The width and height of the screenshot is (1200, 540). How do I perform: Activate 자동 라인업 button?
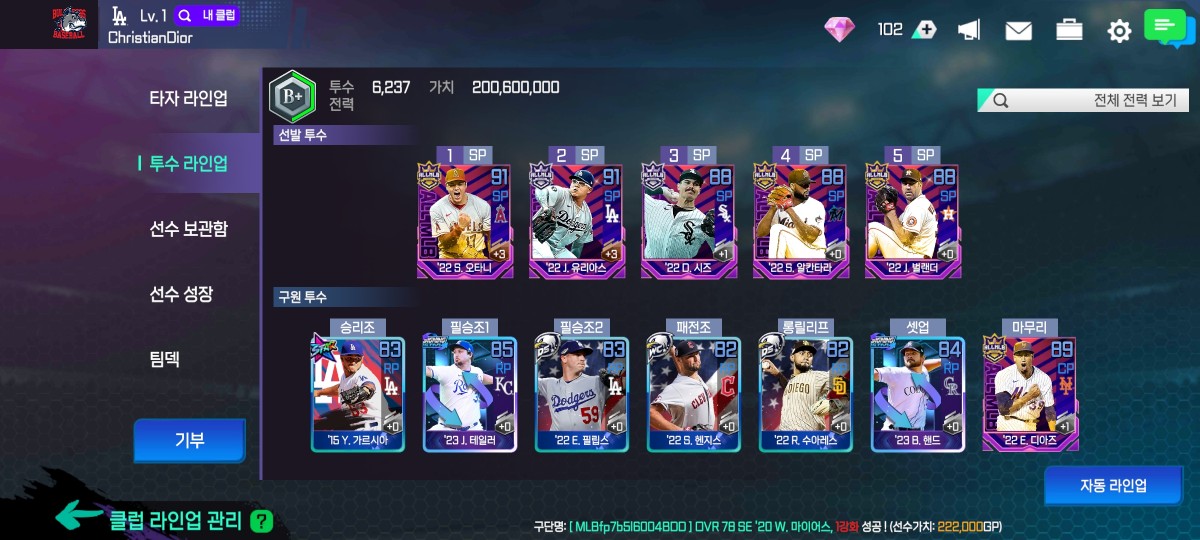(x=1112, y=486)
